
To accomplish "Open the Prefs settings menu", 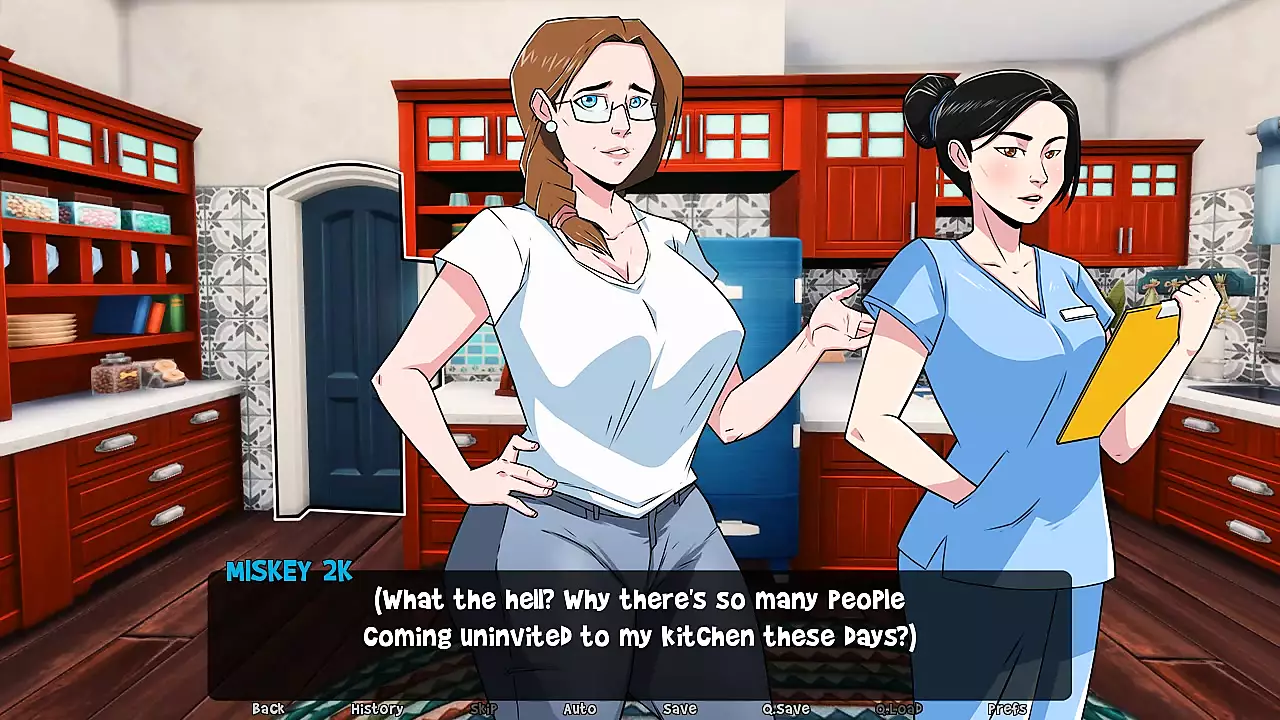I will coord(1007,708).
